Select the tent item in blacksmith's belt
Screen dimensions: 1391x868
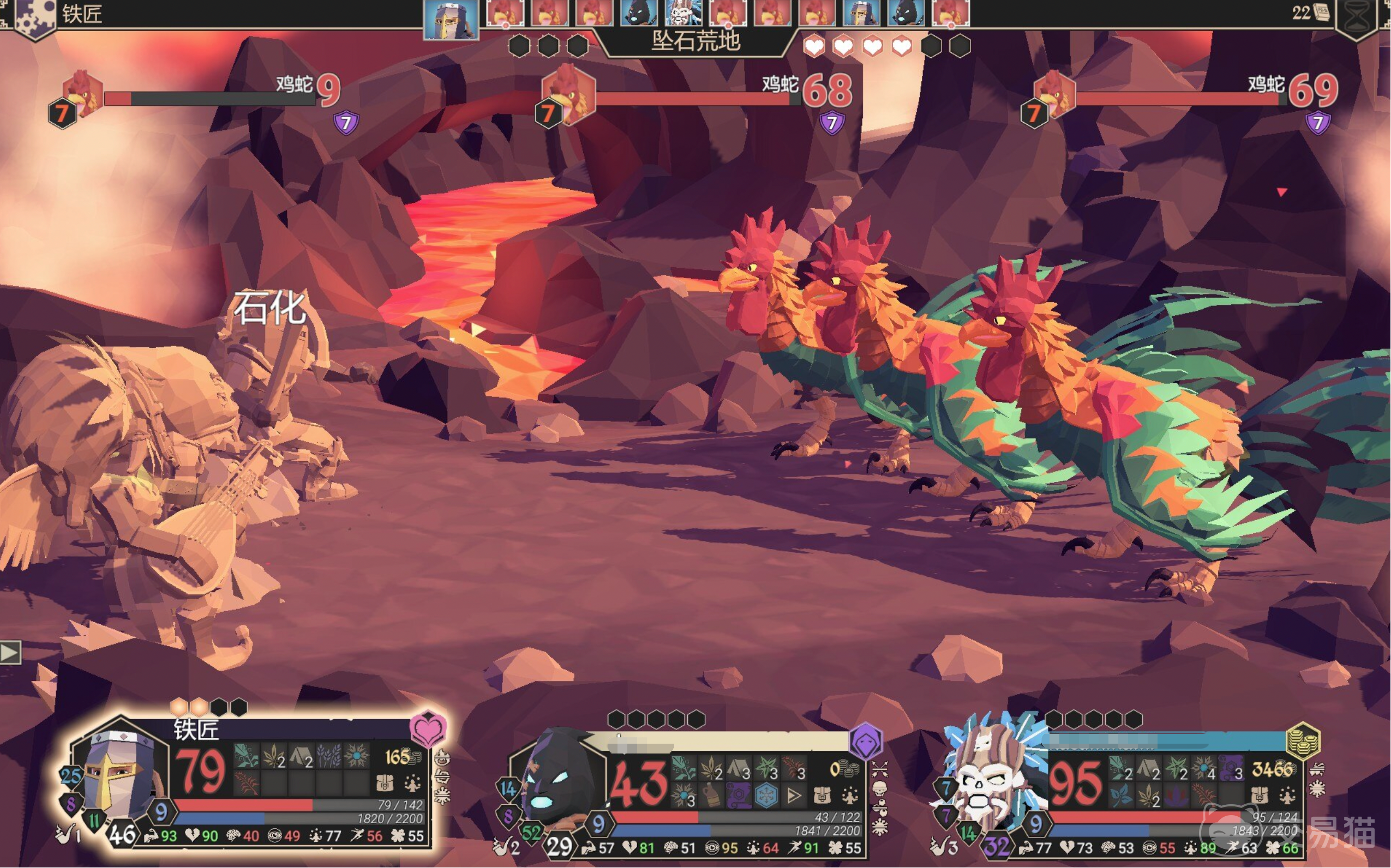point(302,757)
